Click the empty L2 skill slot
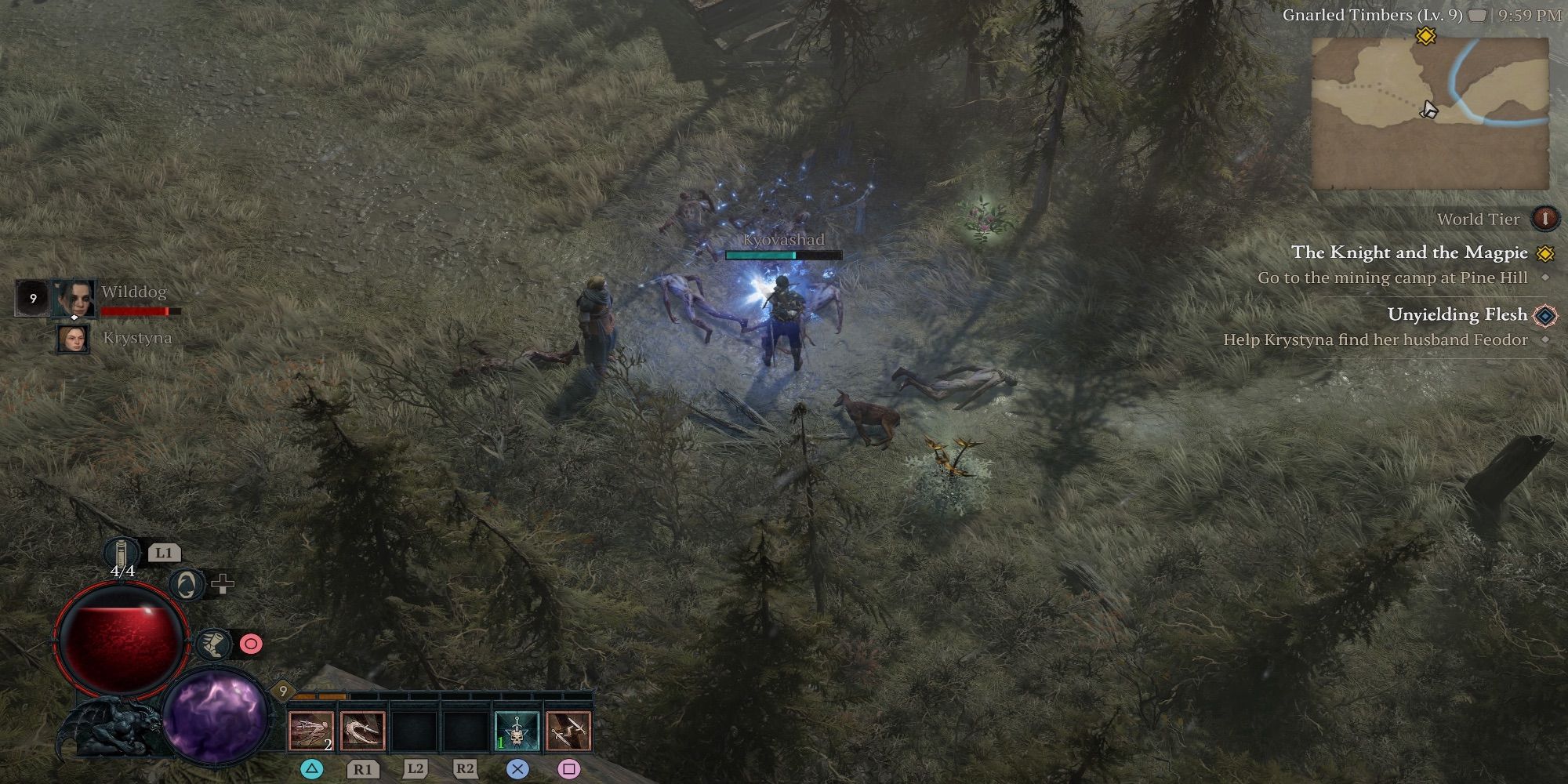 click(415, 729)
